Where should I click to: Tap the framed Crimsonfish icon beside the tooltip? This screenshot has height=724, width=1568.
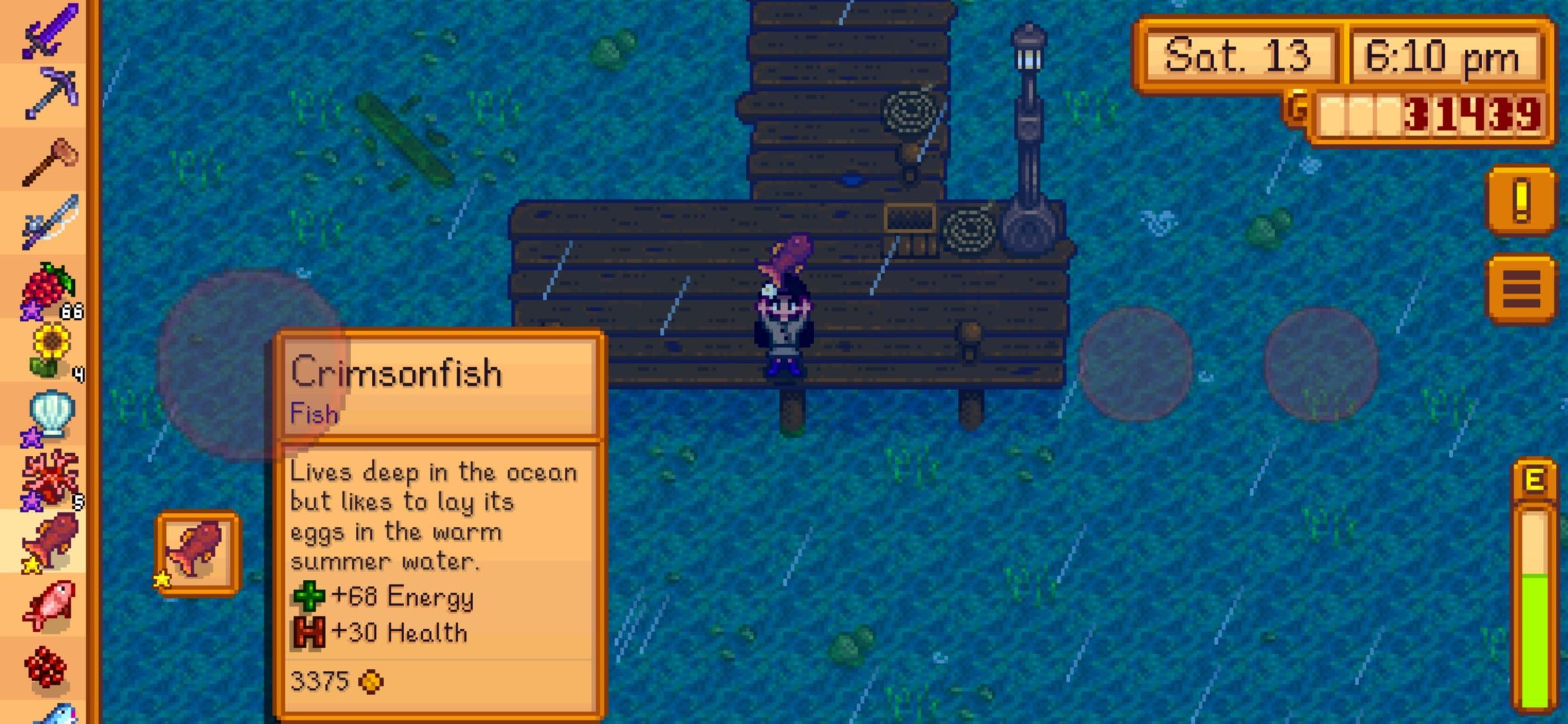tap(198, 553)
